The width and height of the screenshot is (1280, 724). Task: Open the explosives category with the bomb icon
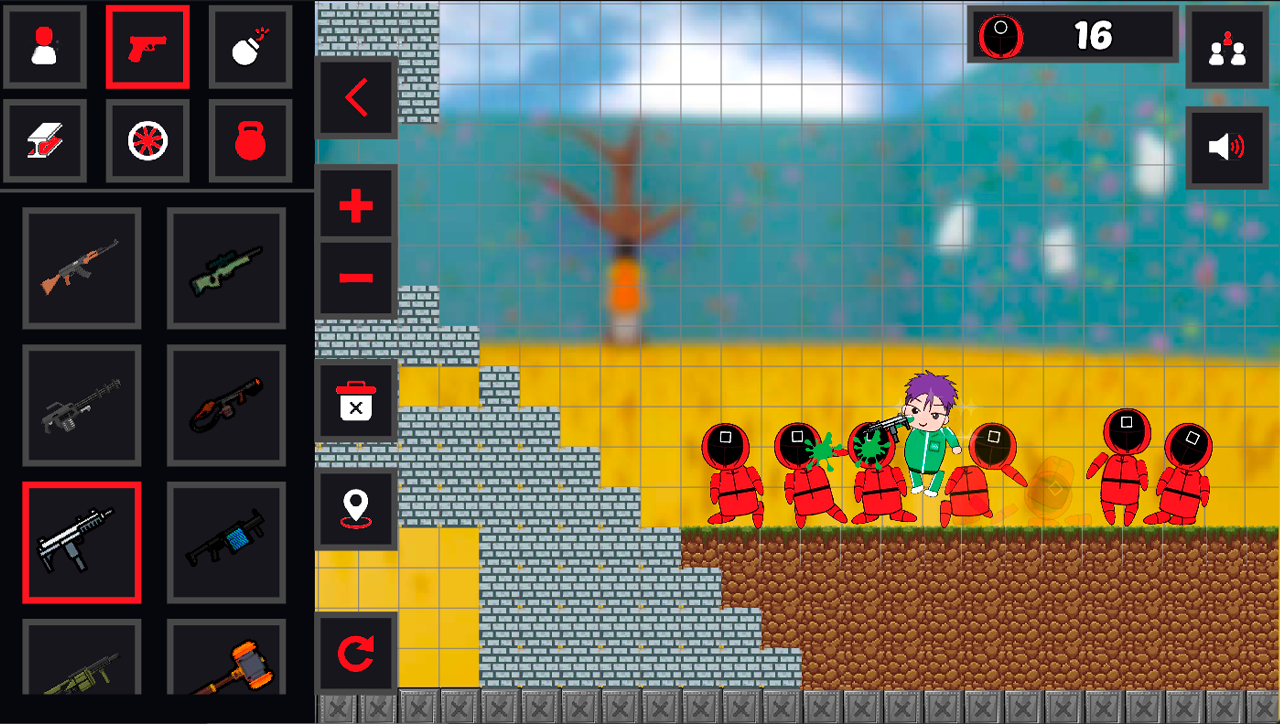(250, 48)
